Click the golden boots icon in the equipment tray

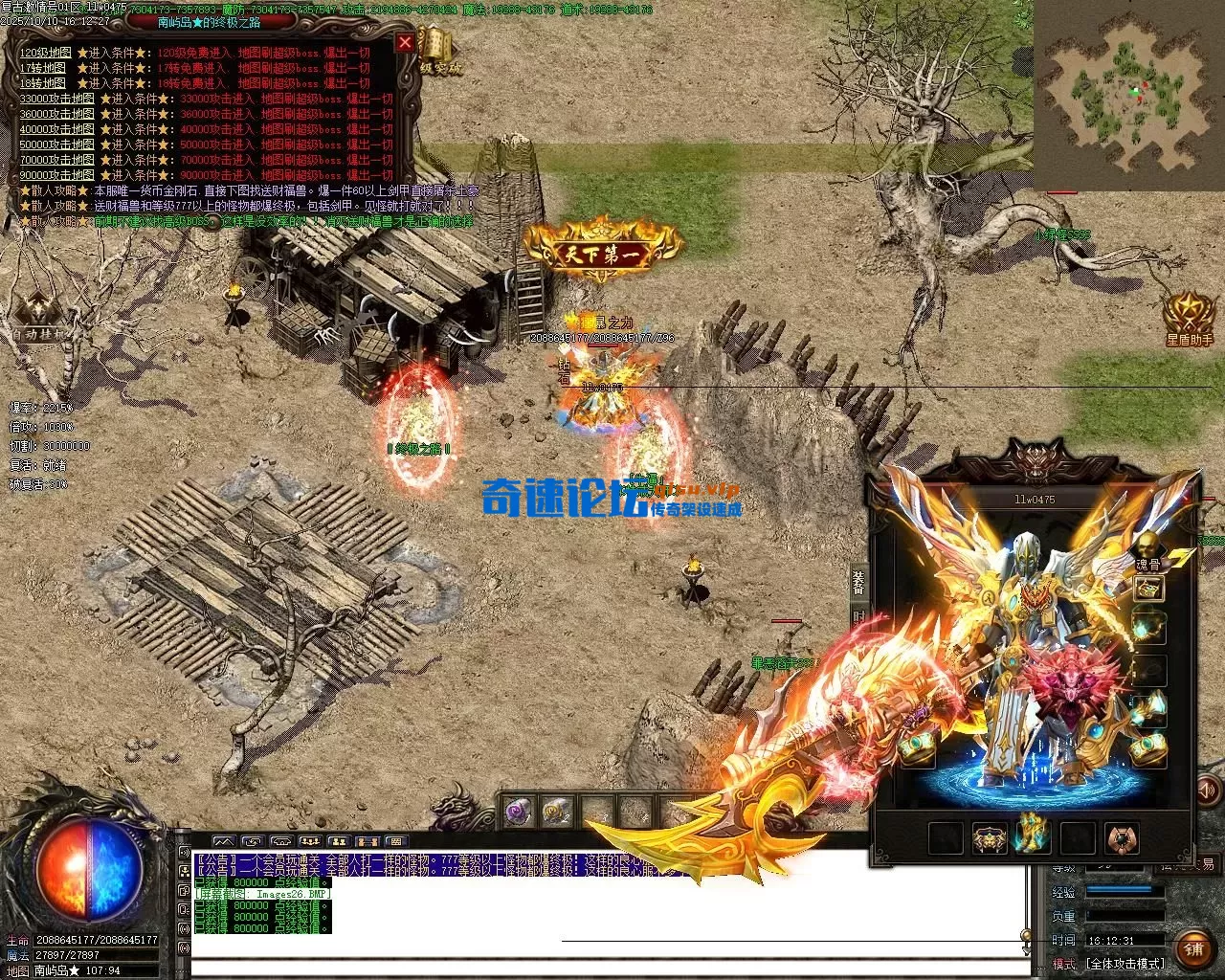point(1033,836)
